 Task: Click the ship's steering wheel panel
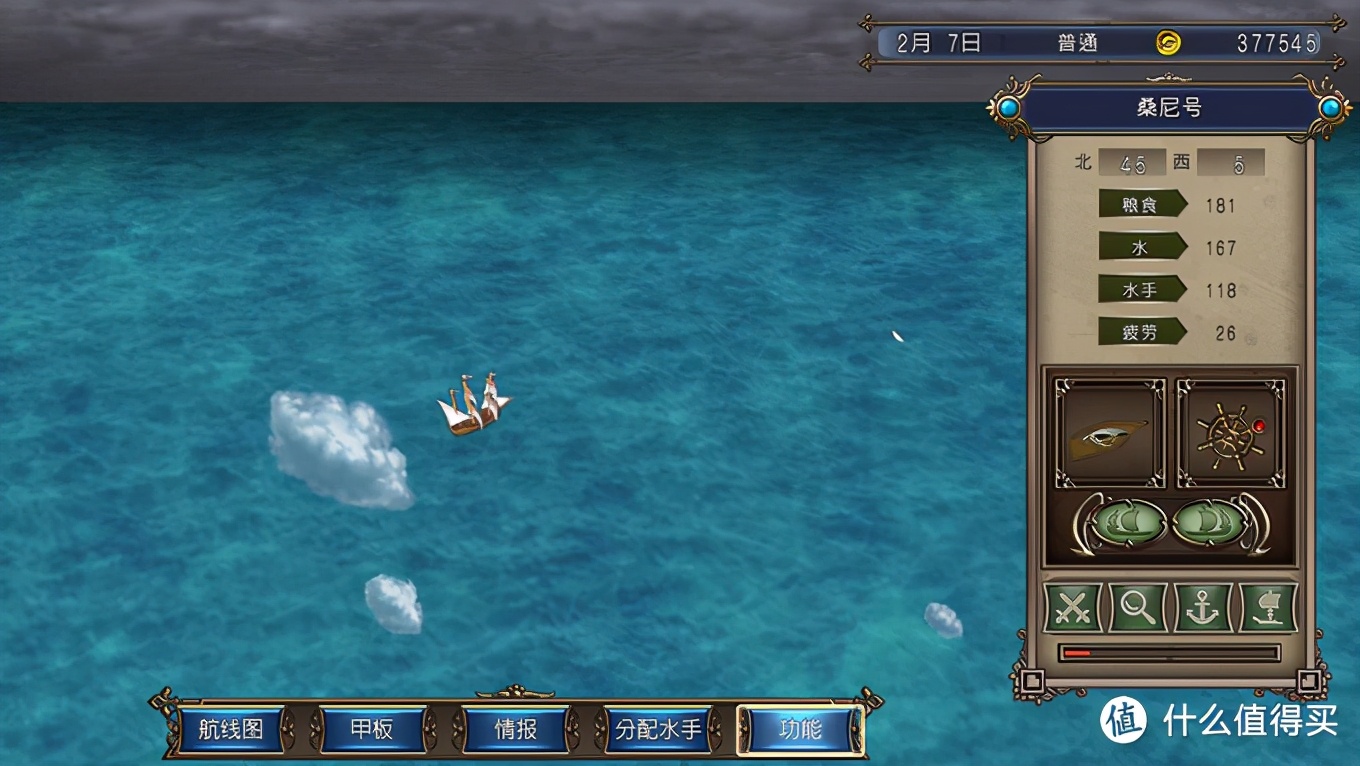[1231, 433]
